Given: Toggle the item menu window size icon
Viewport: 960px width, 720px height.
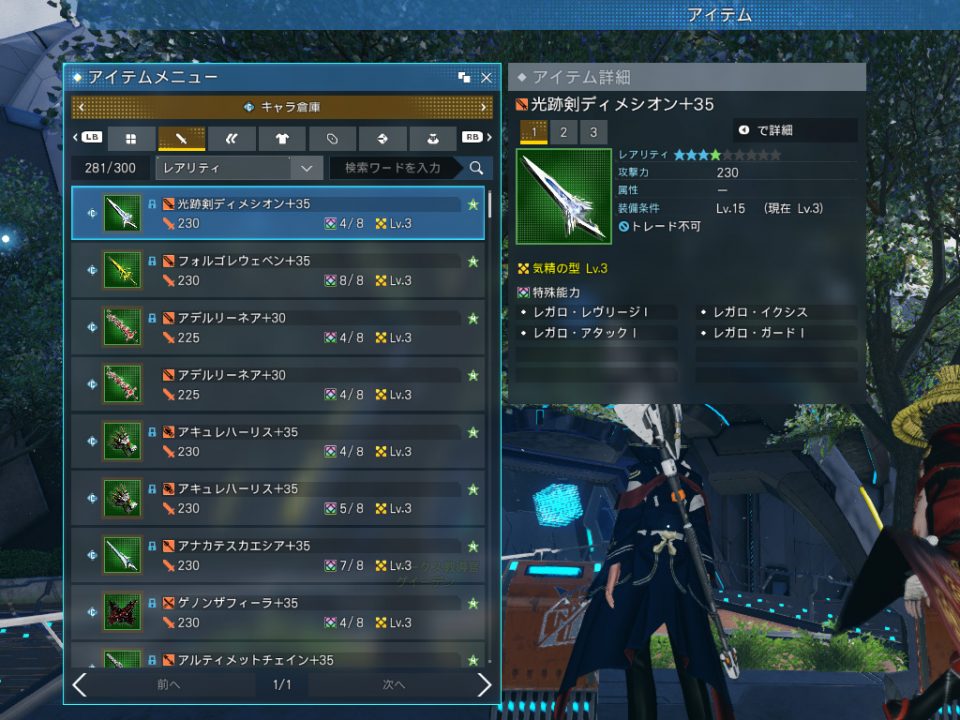Looking at the screenshot, I should (464, 77).
